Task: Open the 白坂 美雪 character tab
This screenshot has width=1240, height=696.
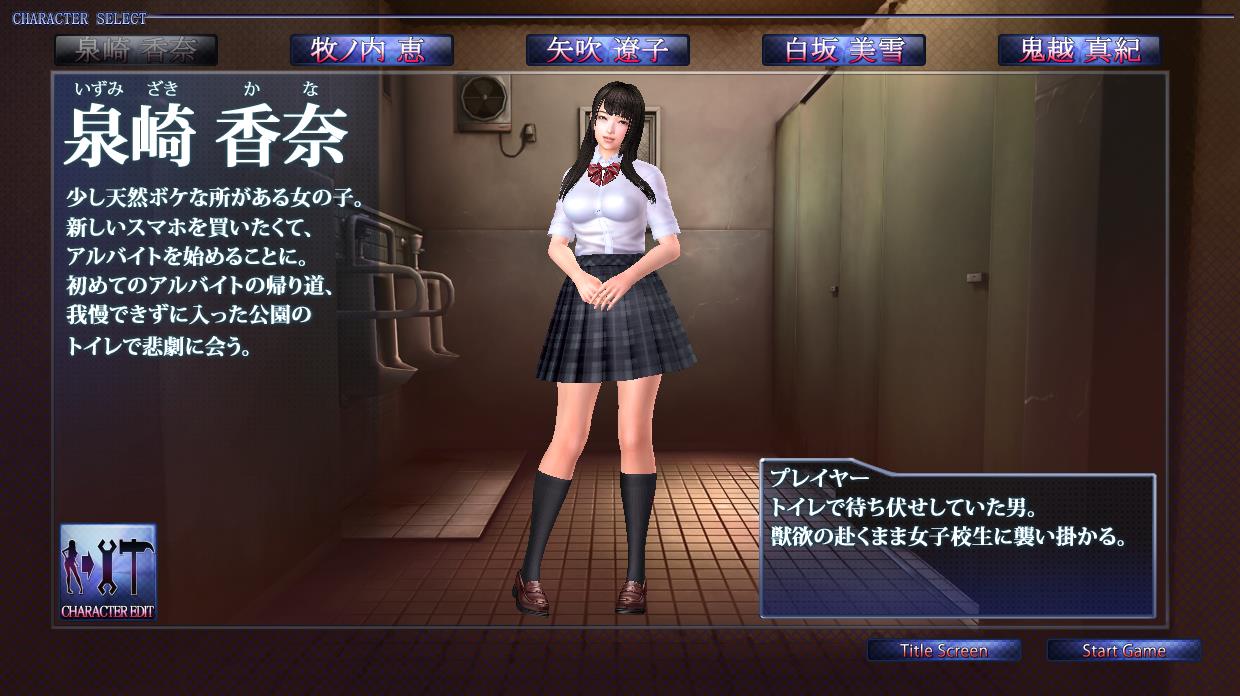Action: [x=843, y=50]
